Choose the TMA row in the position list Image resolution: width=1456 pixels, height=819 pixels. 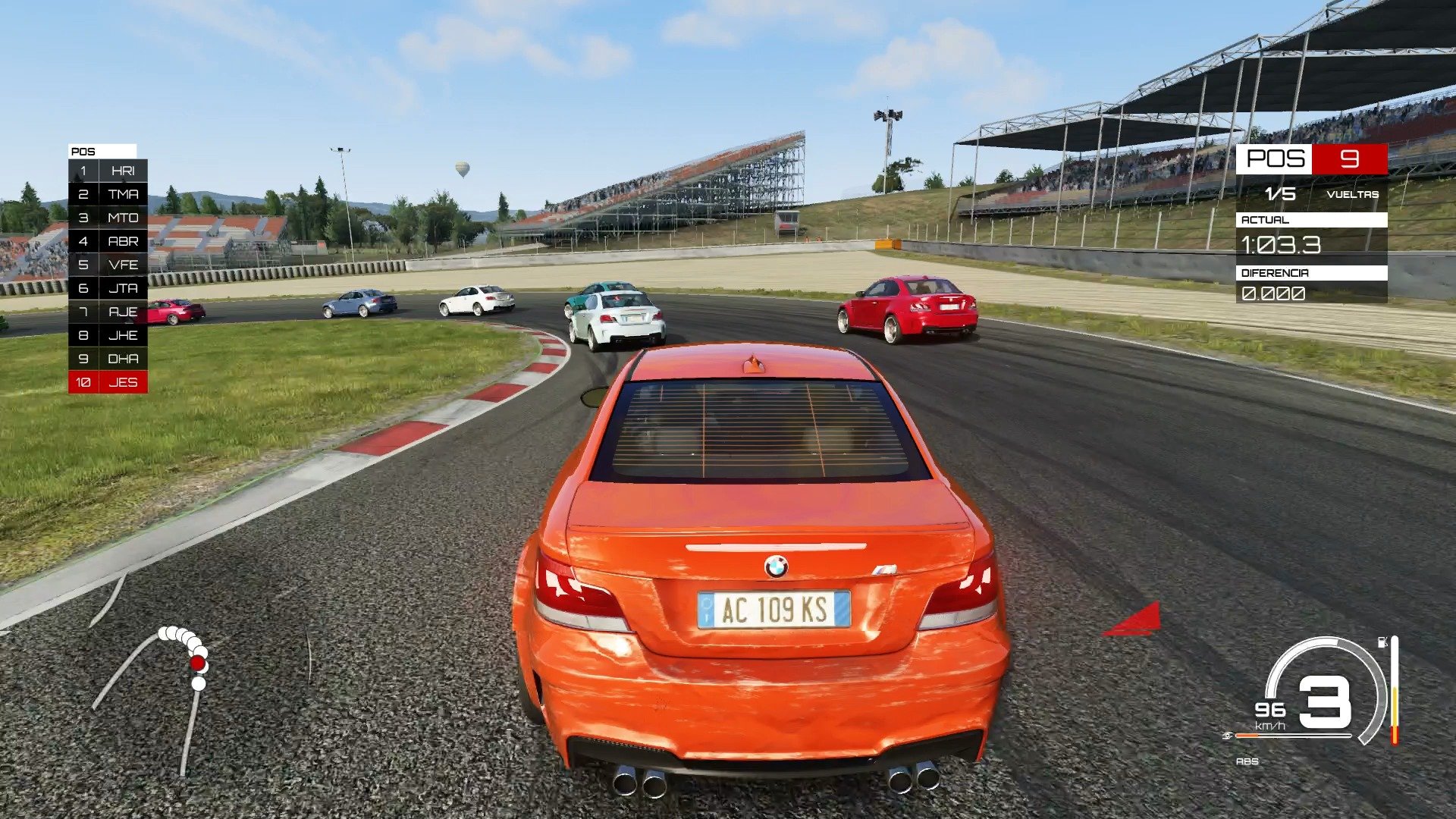pos(108,194)
